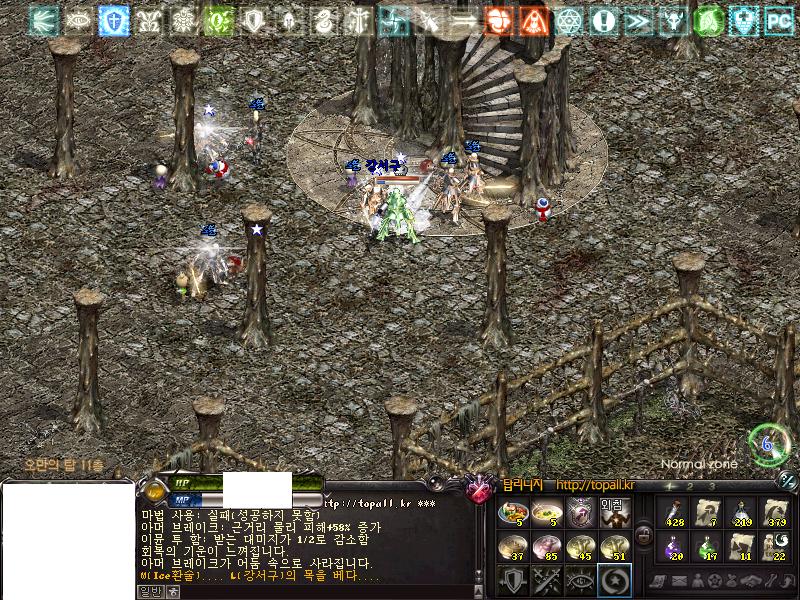Select the 일반 chat channel tab
This screenshot has height=600, width=800.
149,591
